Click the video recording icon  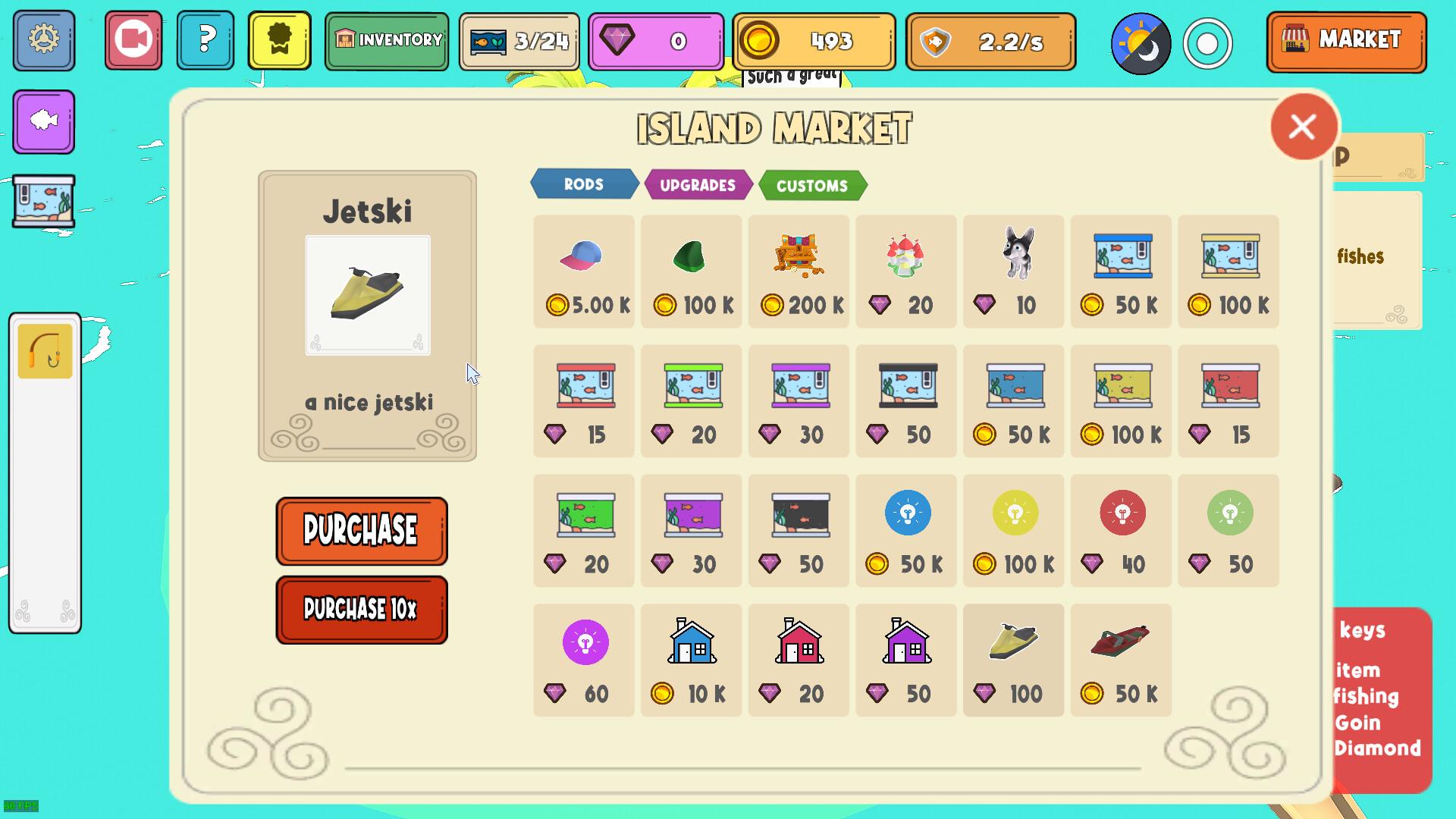point(133,41)
